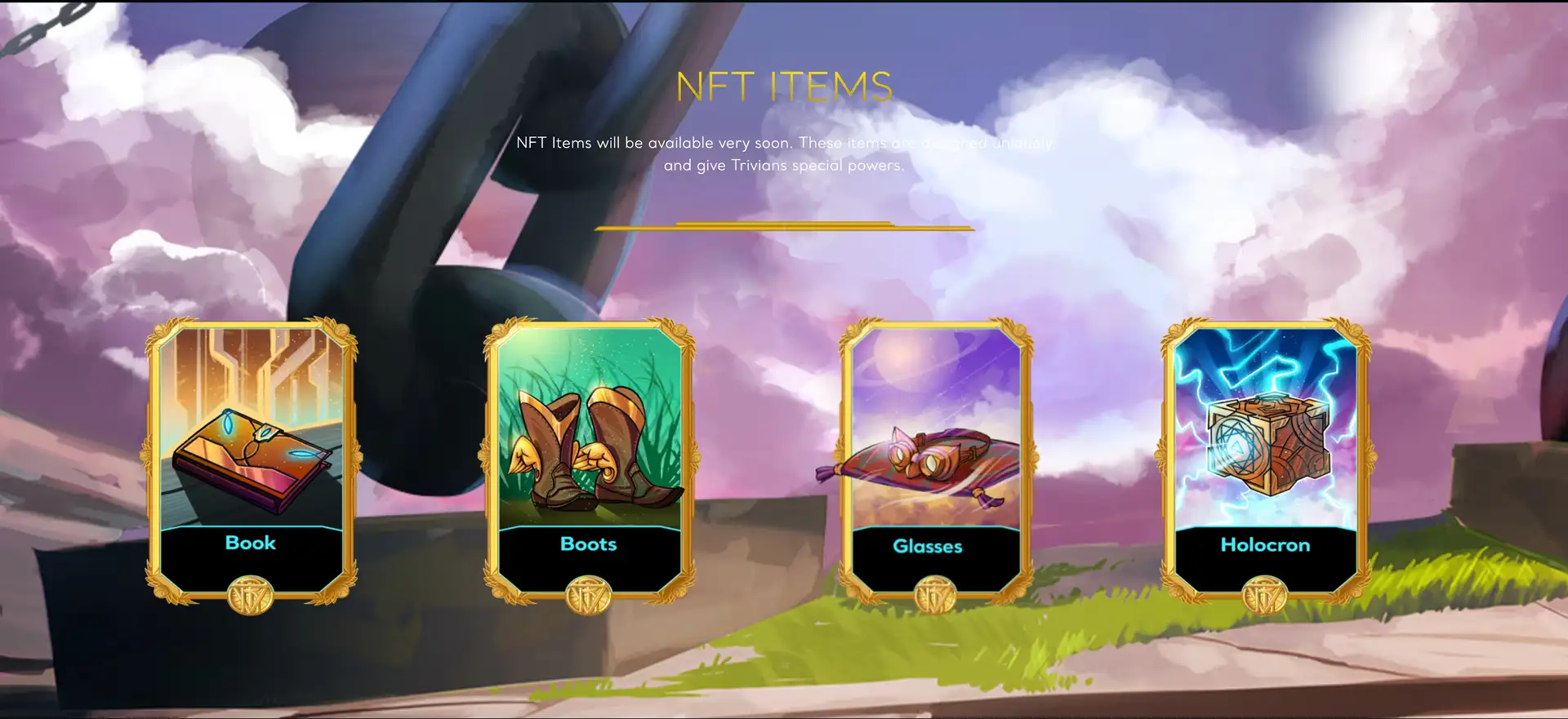Choose the Boots NFT item card
The height and width of the screenshot is (719, 1568).
pos(589,461)
